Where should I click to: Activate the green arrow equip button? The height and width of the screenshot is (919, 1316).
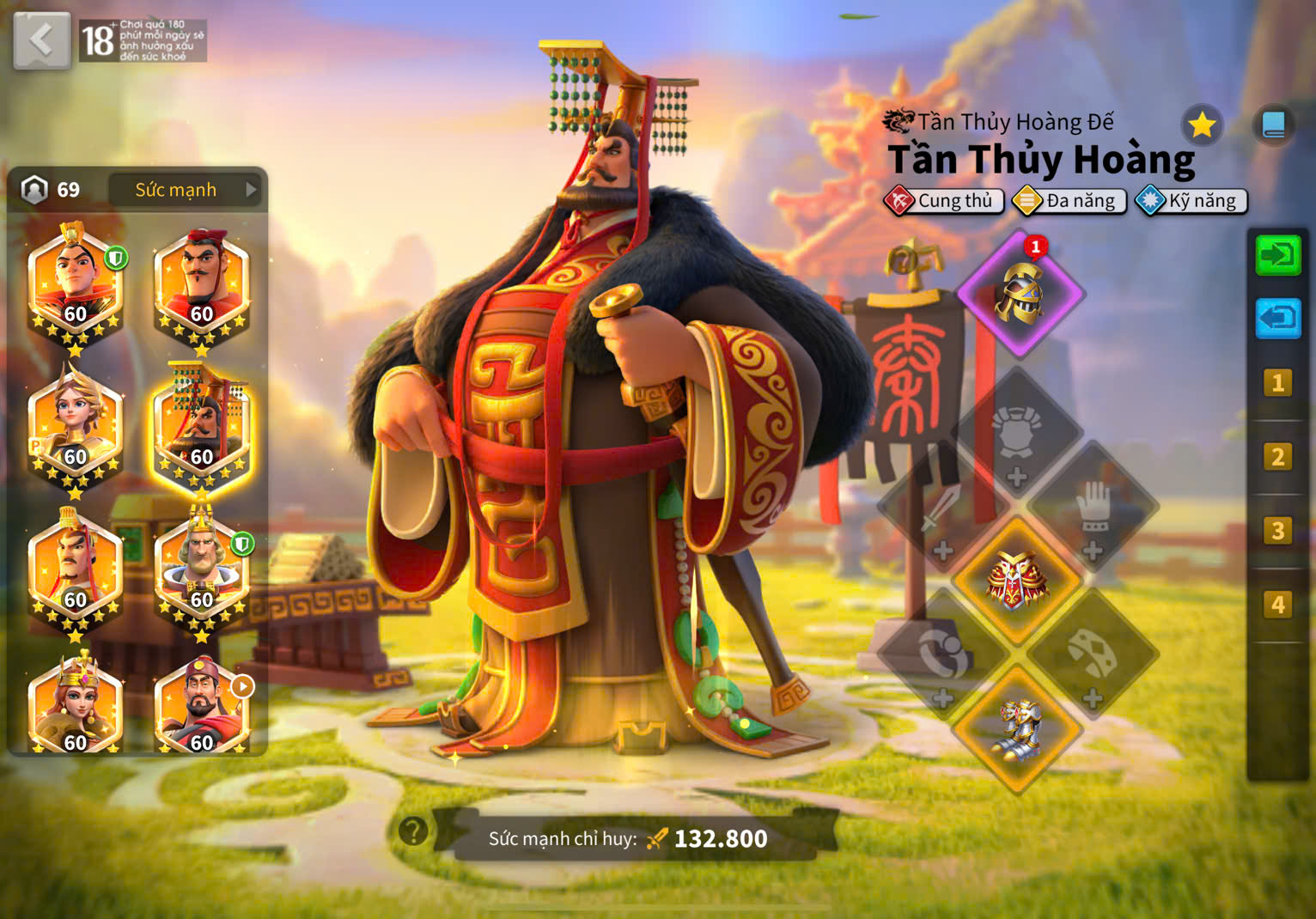1278,255
